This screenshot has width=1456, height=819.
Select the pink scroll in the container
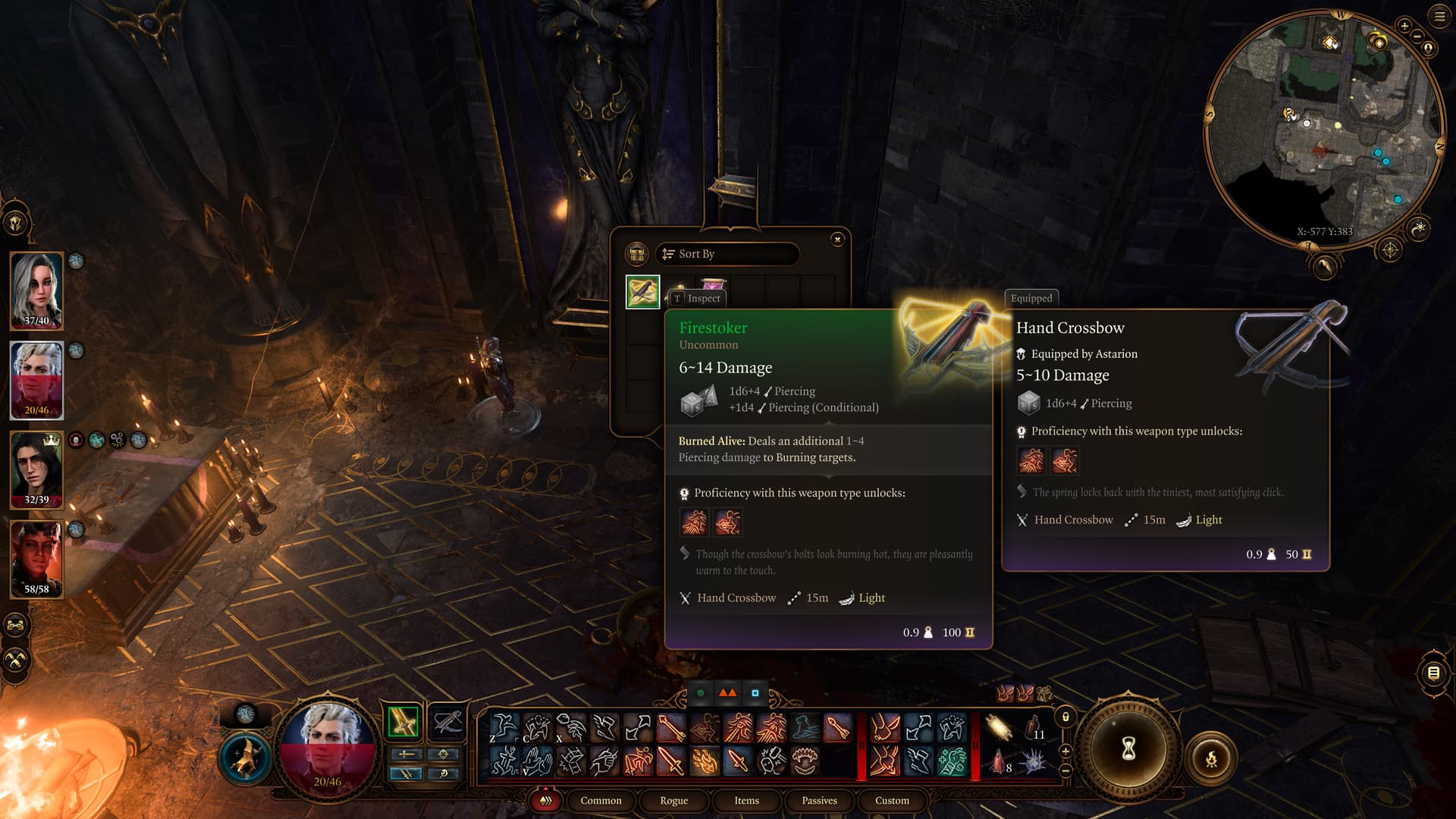(712, 285)
